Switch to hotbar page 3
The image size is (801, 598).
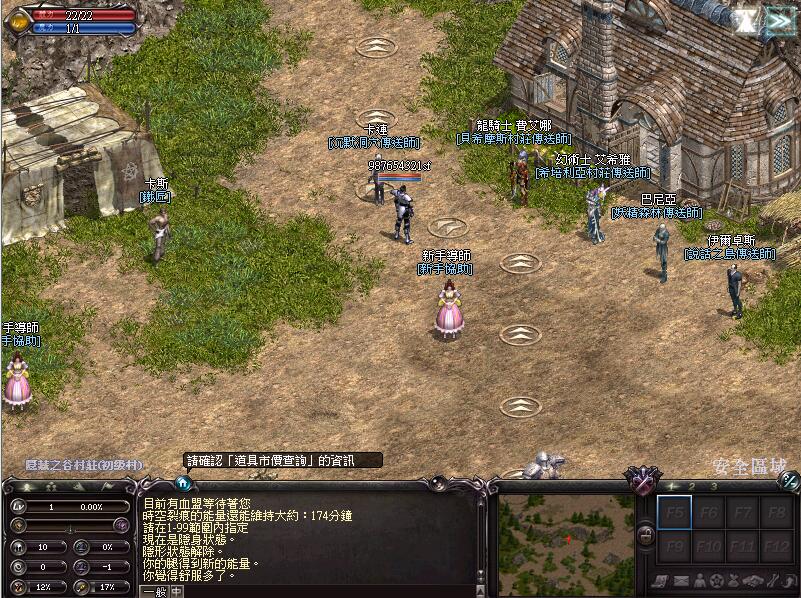(713, 486)
